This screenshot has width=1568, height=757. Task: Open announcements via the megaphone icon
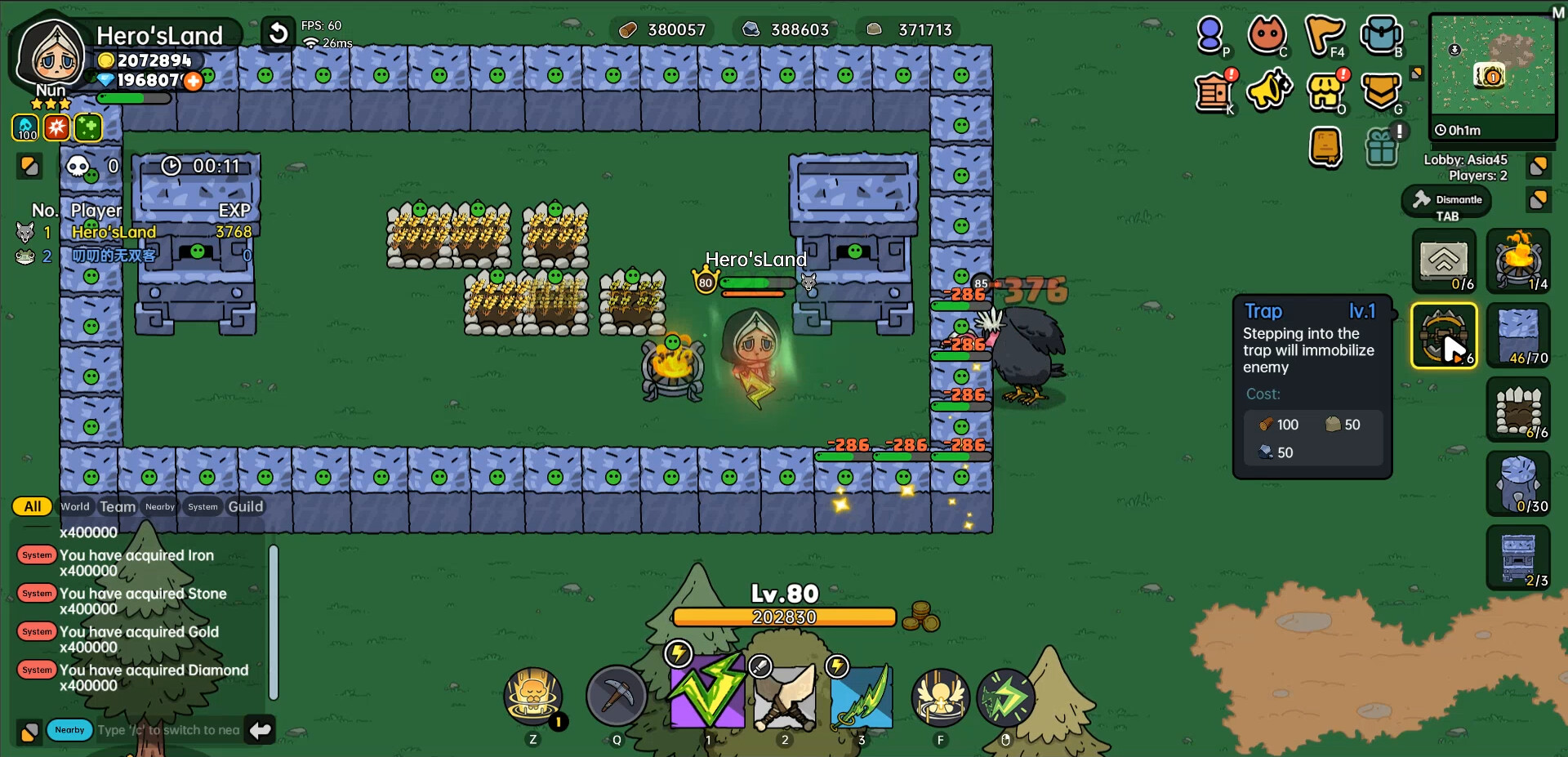tap(1270, 92)
